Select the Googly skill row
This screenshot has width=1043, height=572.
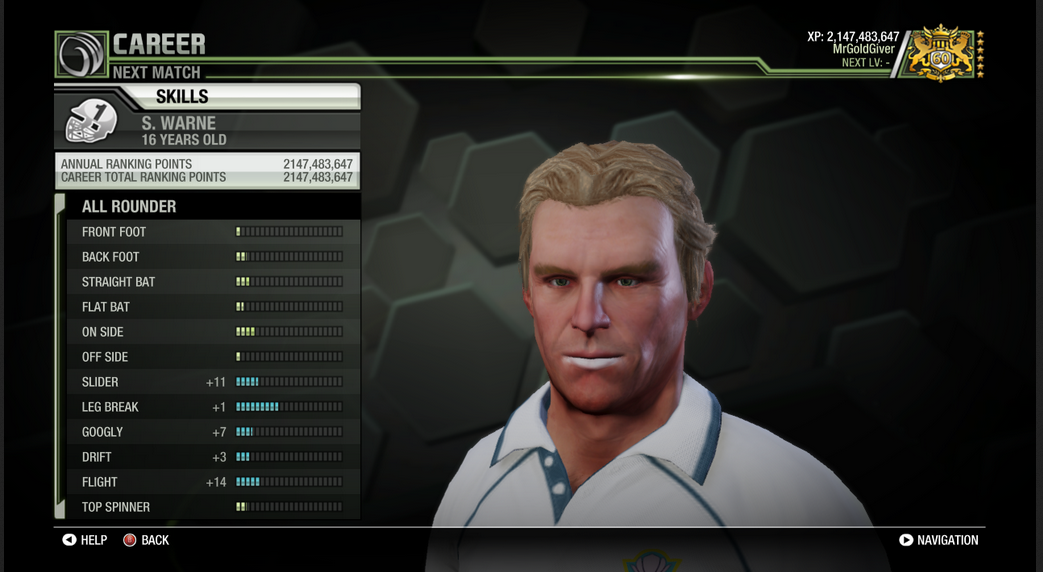(212, 432)
